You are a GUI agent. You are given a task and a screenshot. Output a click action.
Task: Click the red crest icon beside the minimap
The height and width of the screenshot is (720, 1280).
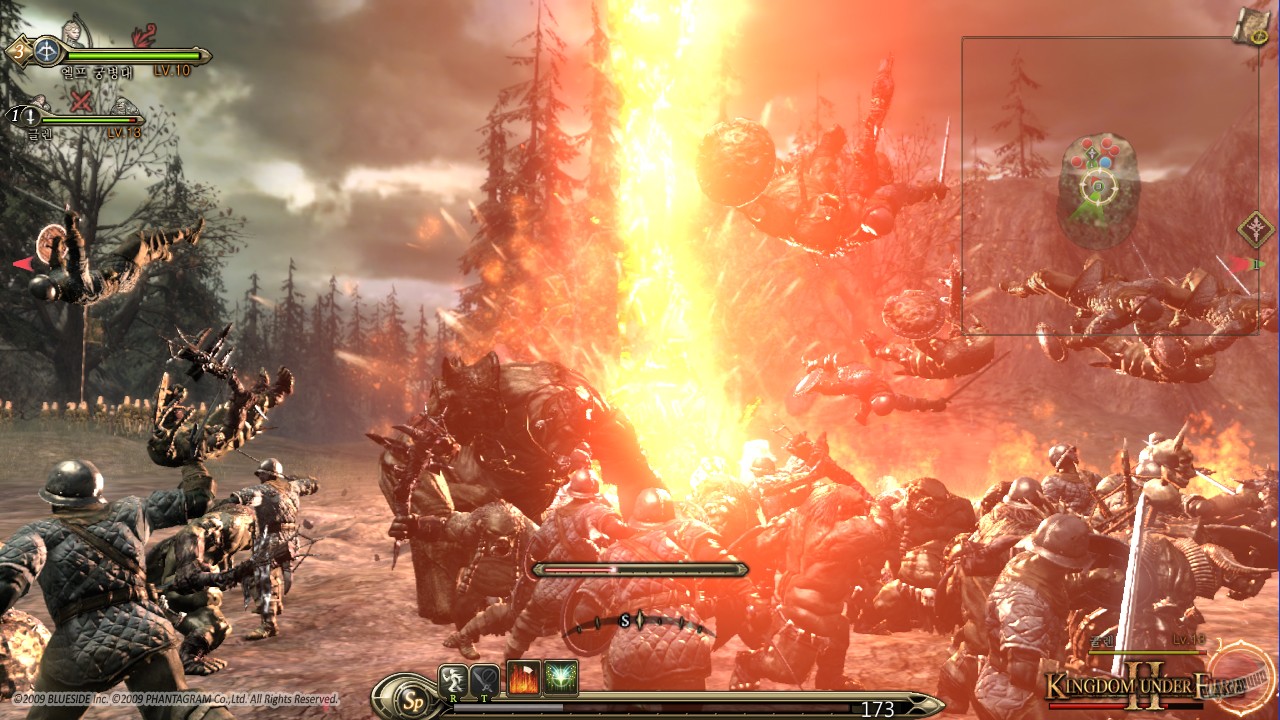coord(1255,227)
